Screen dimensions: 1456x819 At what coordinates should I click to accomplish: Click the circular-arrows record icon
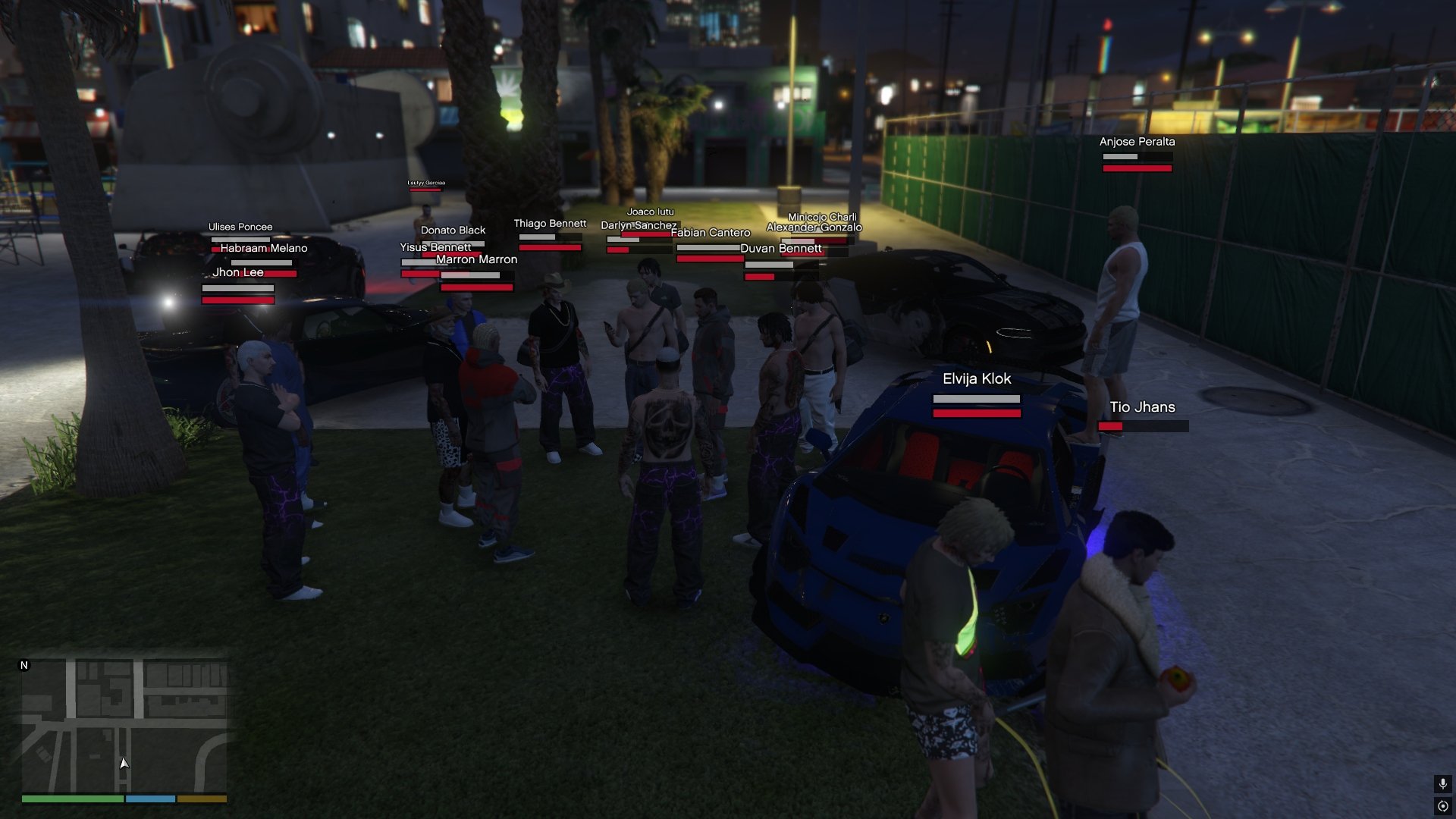tap(1442, 806)
